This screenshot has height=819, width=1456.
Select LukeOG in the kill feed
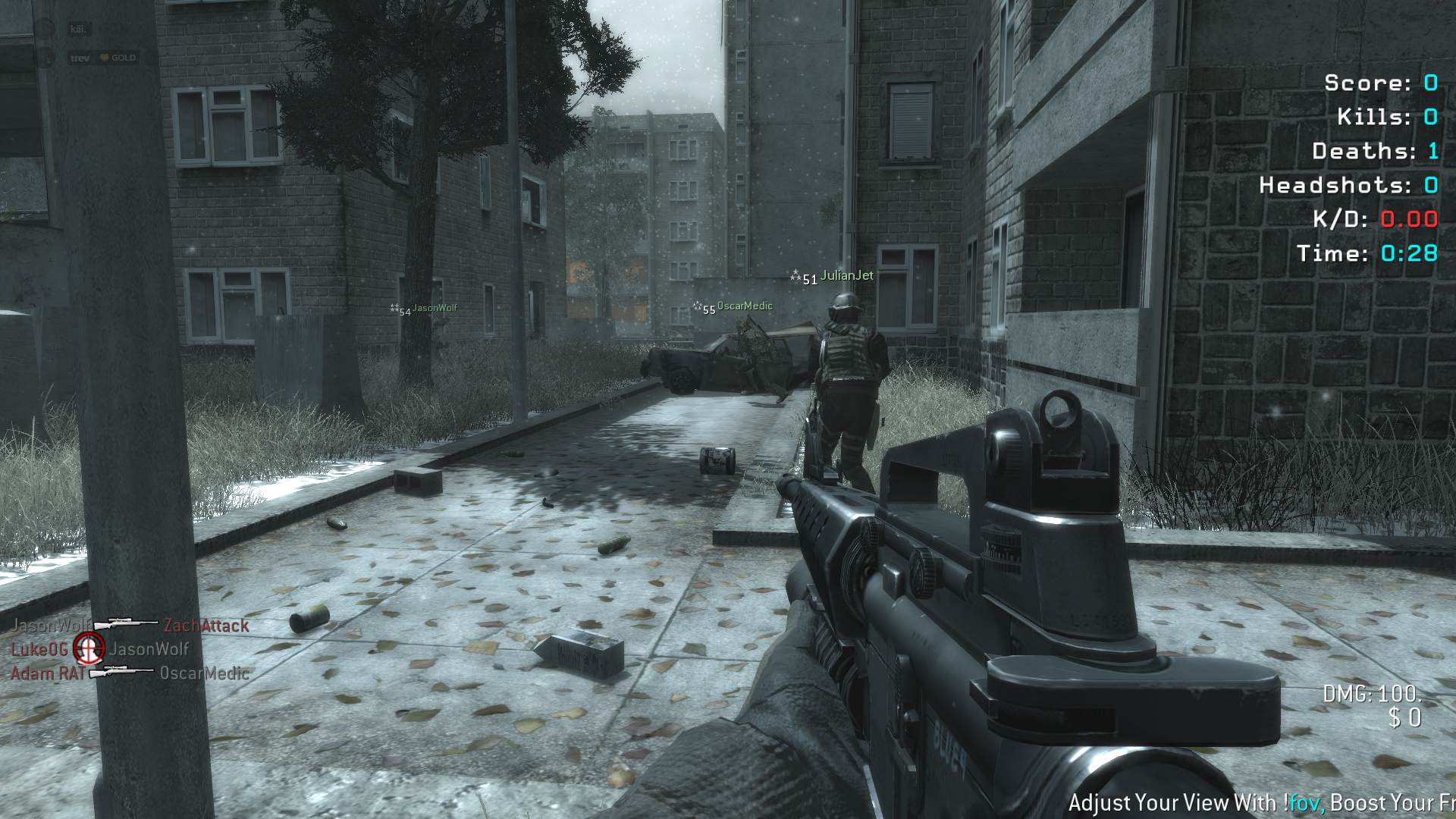pyautogui.click(x=39, y=649)
